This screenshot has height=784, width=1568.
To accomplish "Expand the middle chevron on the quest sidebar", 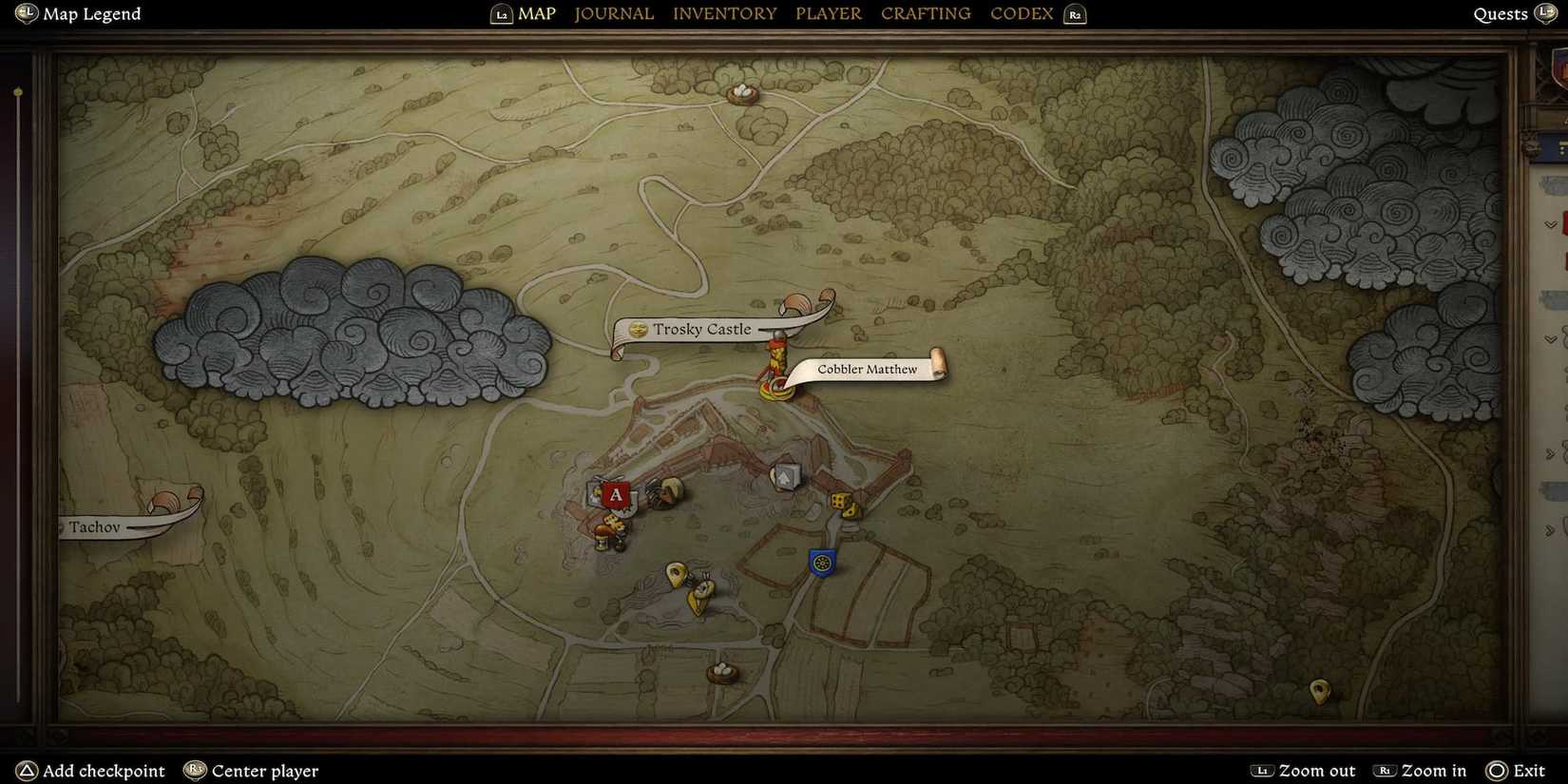I will pyautogui.click(x=1552, y=337).
